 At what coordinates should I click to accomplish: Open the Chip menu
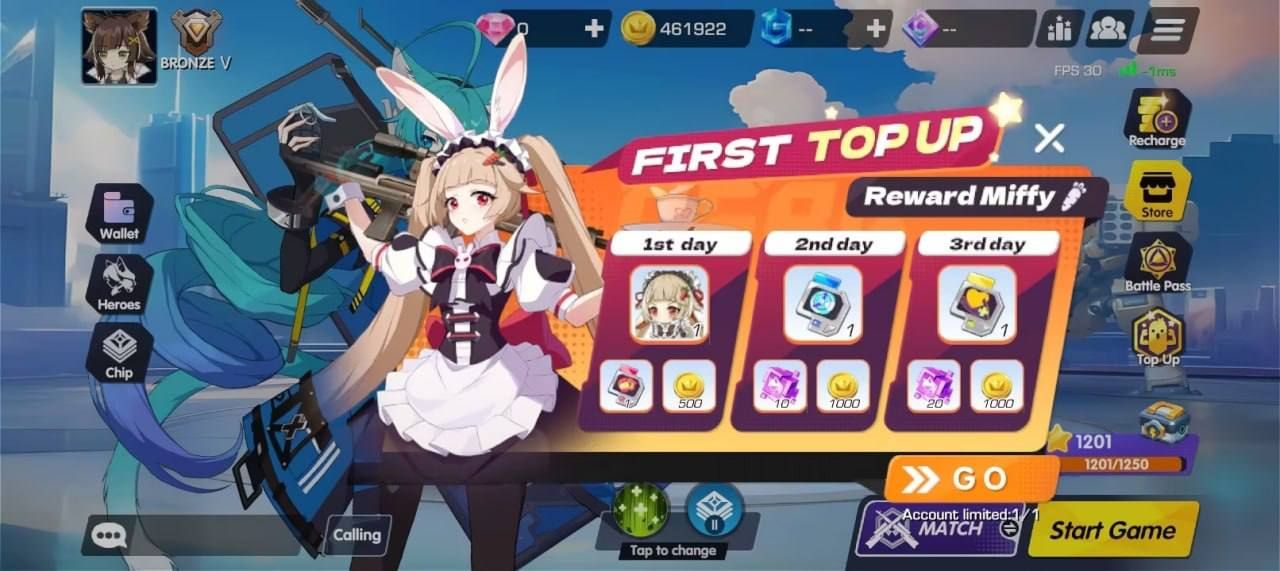pos(119,352)
